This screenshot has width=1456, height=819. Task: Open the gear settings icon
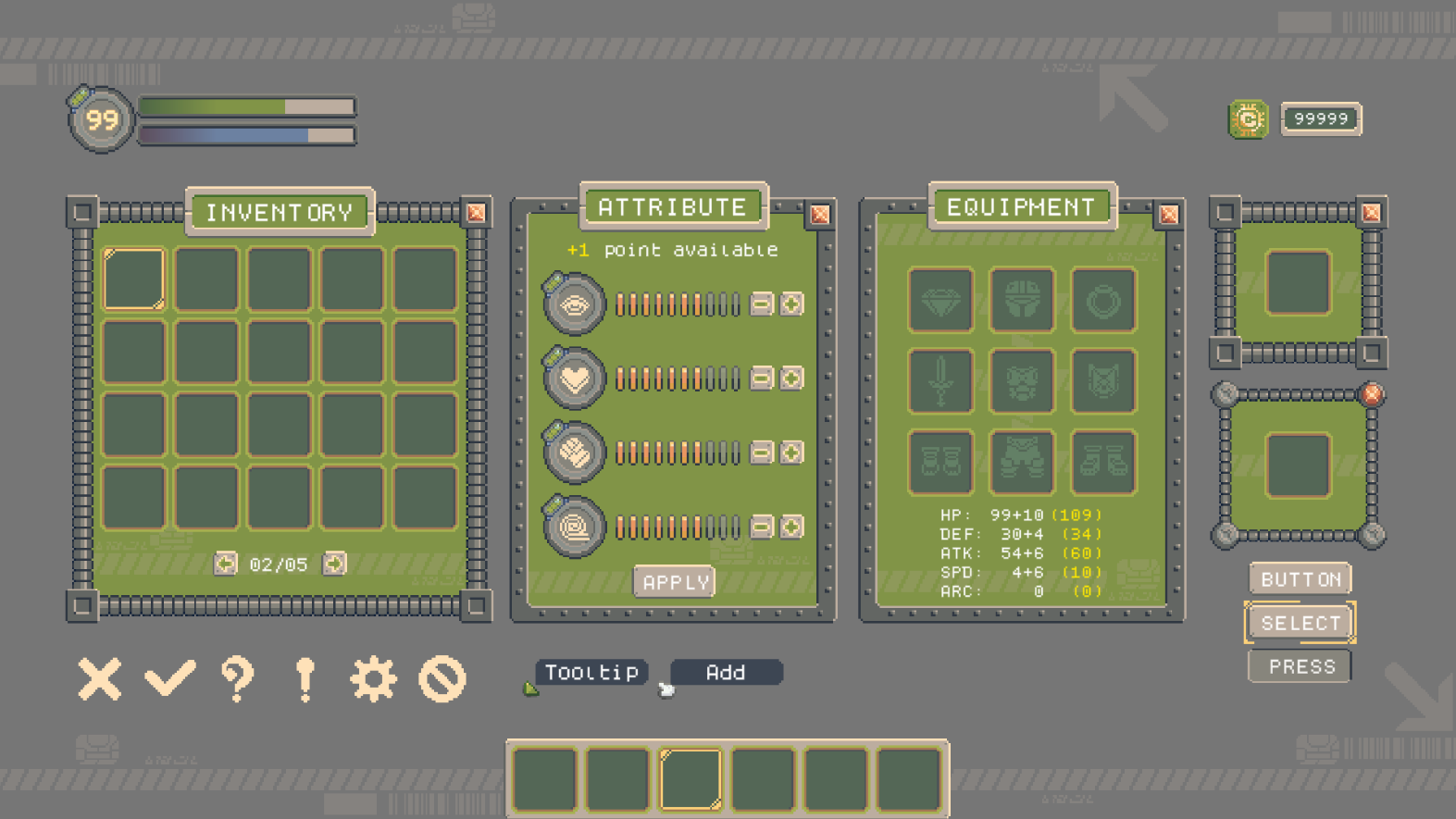[375, 678]
